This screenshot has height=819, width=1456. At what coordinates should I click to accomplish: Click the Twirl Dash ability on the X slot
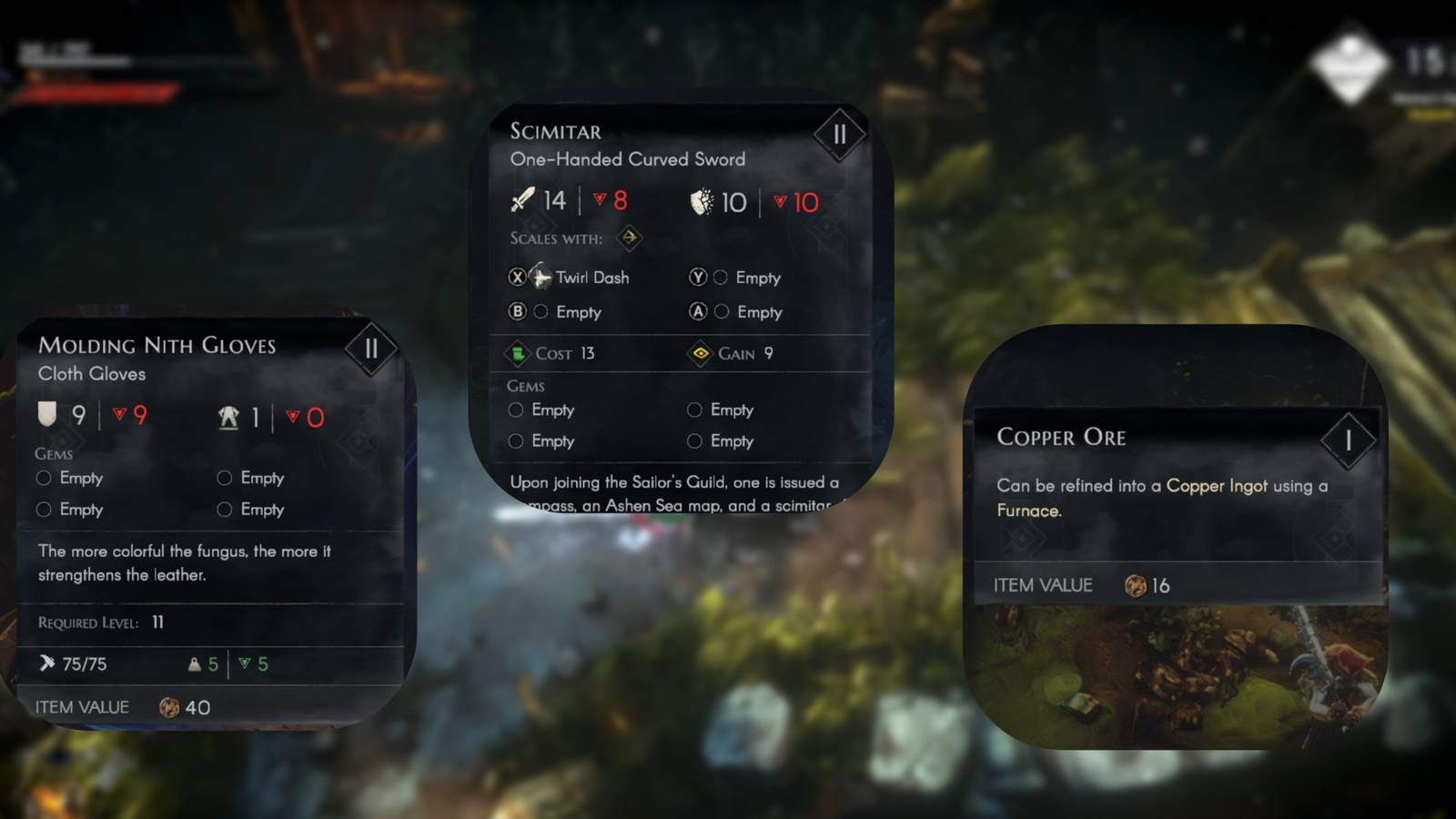pyautogui.click(x=591, y=278)
